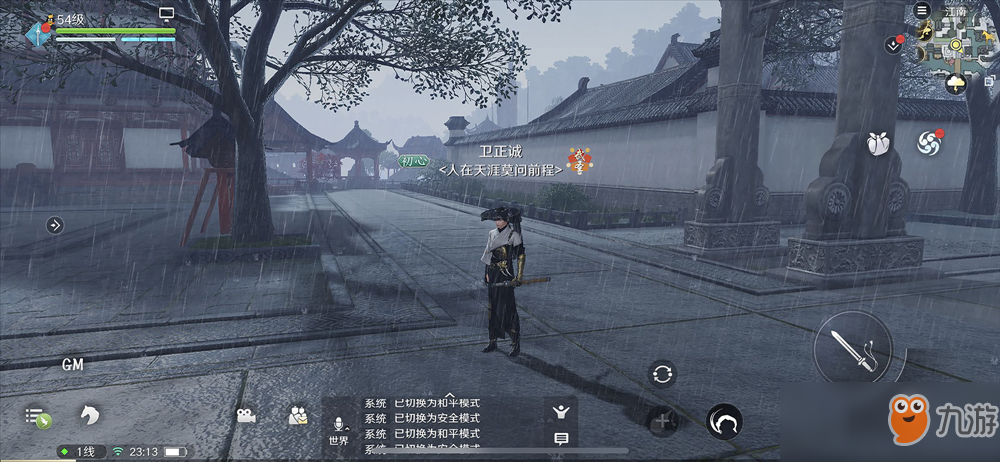Open the chat message bubble icon

point(561,438)
